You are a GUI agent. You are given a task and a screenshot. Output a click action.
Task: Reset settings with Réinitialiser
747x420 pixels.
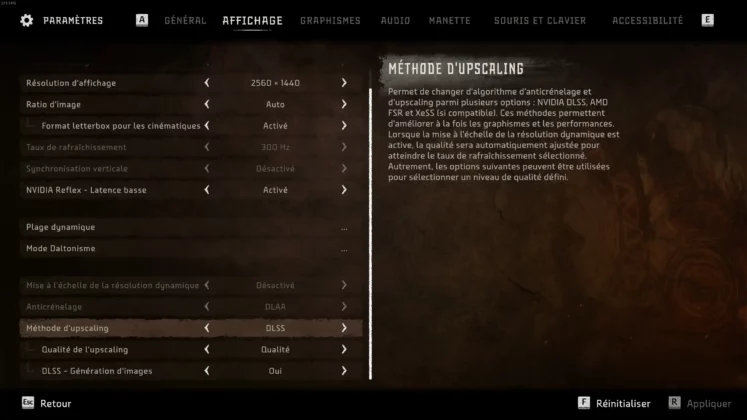coord(622,403)
